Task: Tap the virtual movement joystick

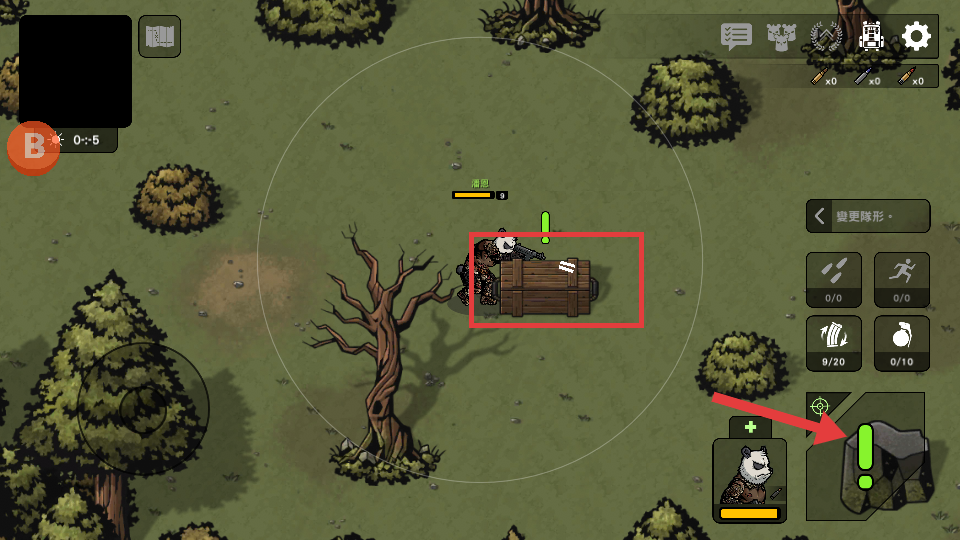Action: [143, 408]
